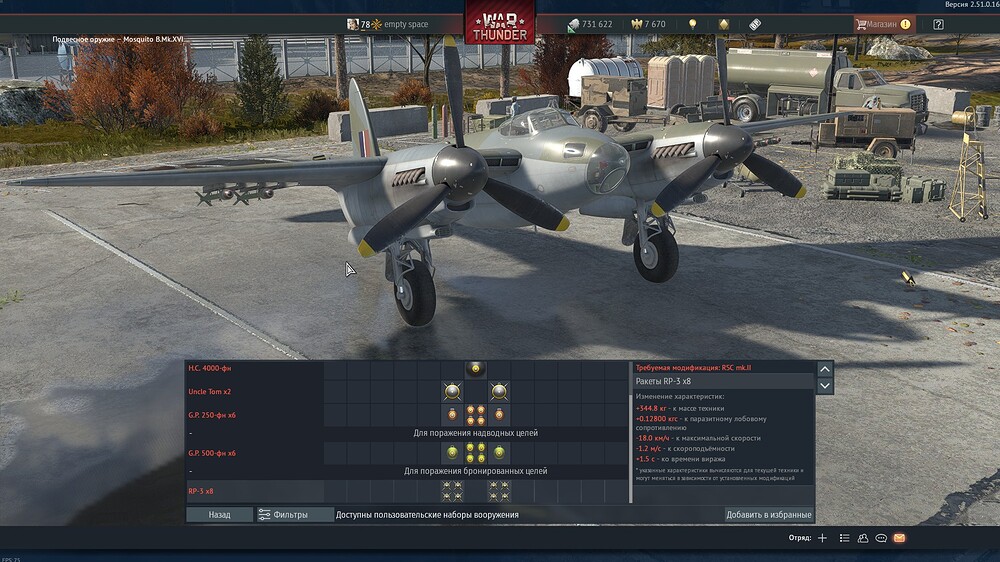
Task: Click the light bulb icon in top bar
Action: click(x=692, y=24)
